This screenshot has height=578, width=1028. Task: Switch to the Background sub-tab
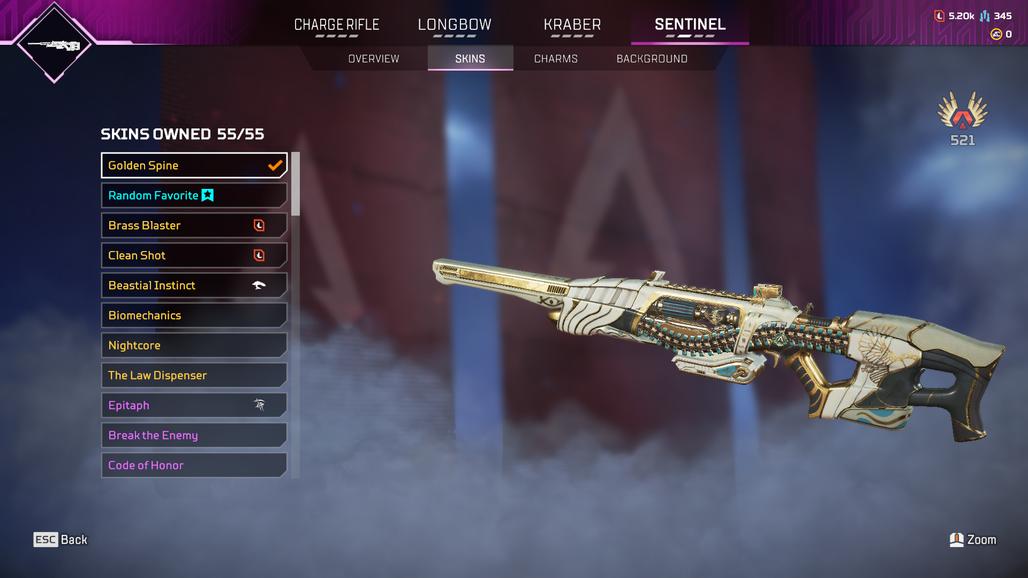[x=651, y=59]
